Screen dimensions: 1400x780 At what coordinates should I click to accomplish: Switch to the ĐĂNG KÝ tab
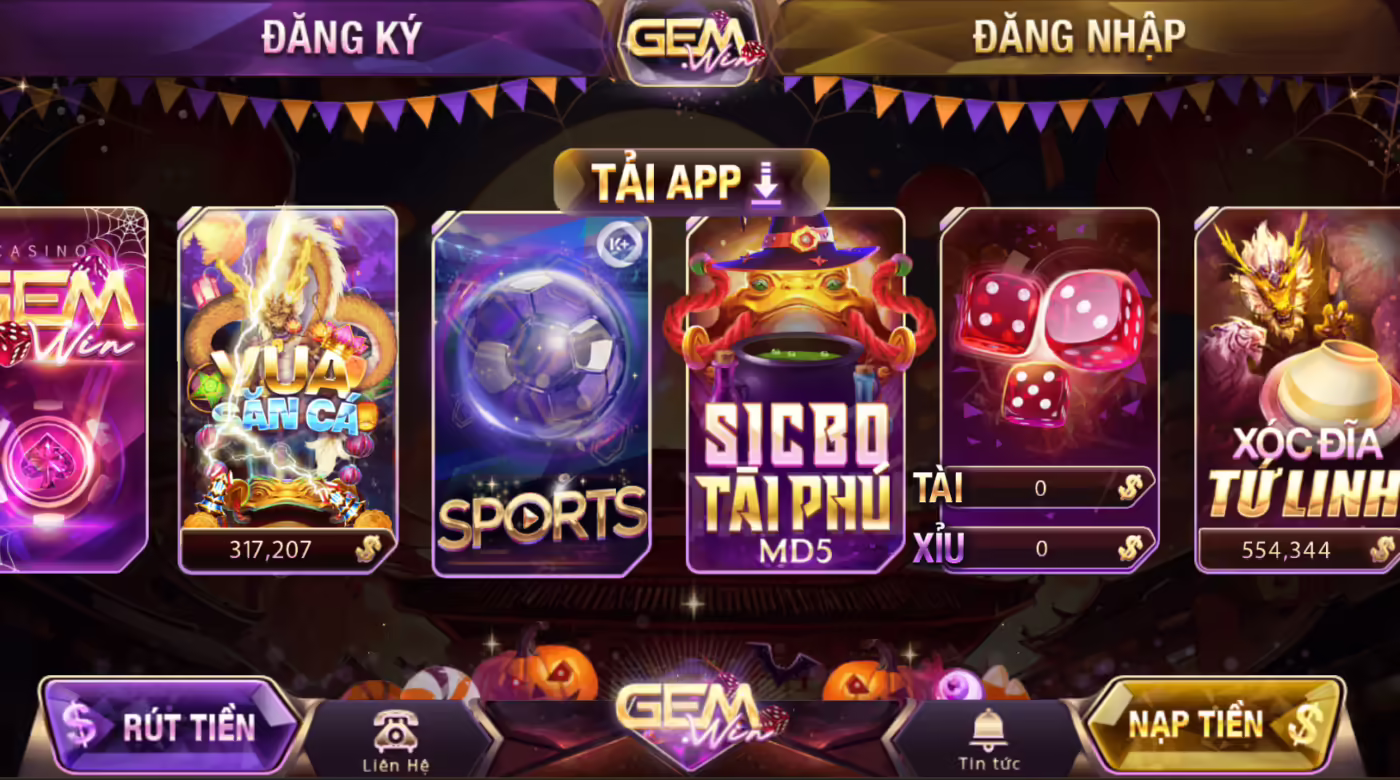coord(340,35)
